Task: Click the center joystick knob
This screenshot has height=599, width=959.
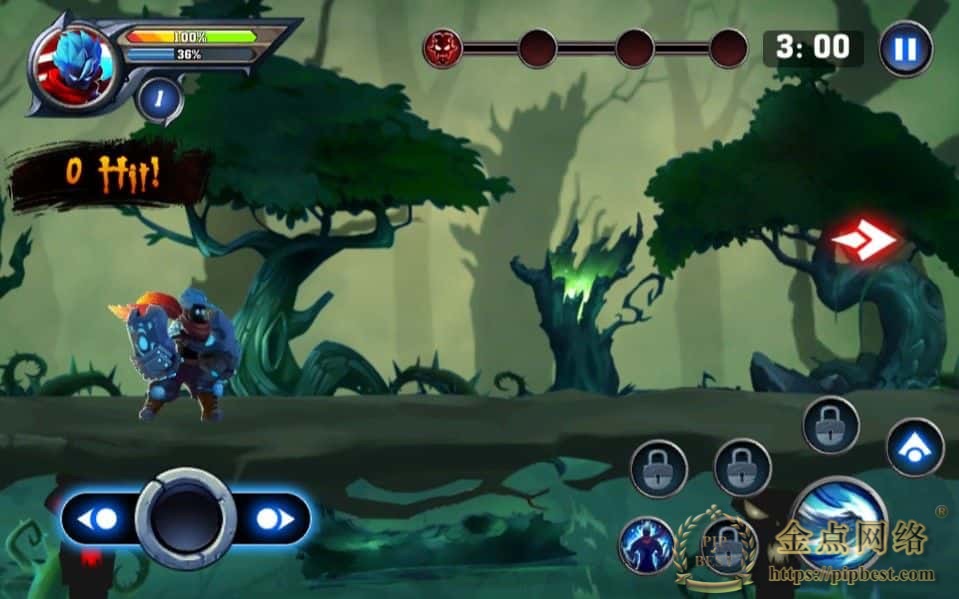Action: coord(186,519)
